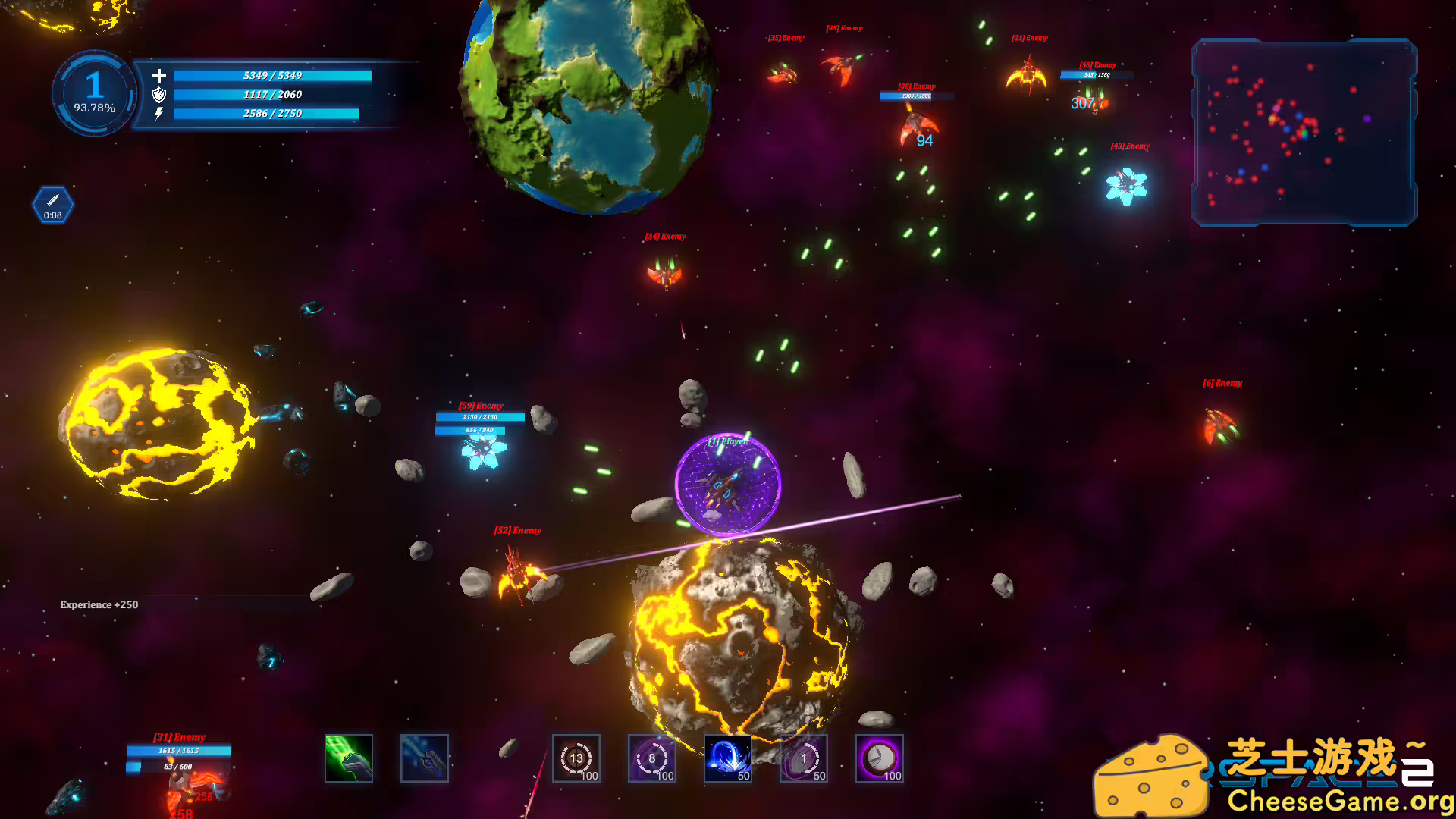Select the [1] Player nameplate tab

727,442
